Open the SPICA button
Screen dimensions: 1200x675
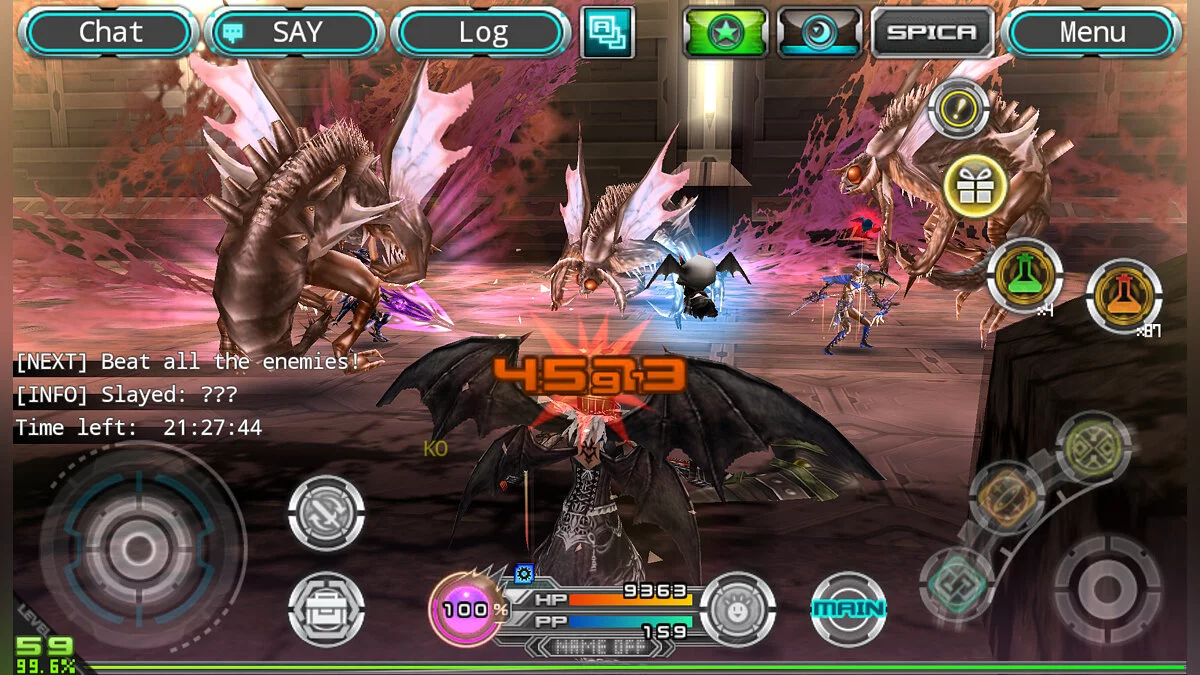click(x=932, y=33)
